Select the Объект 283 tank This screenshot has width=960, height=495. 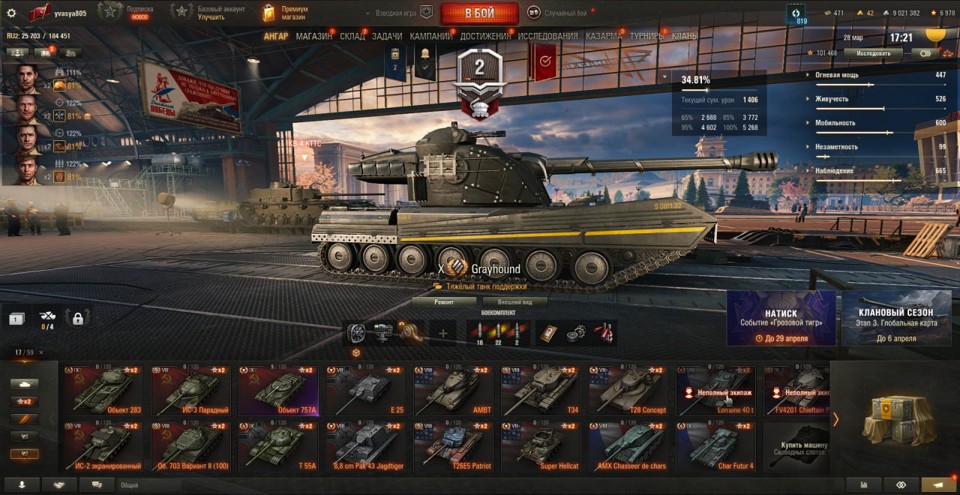coord(103,389)
